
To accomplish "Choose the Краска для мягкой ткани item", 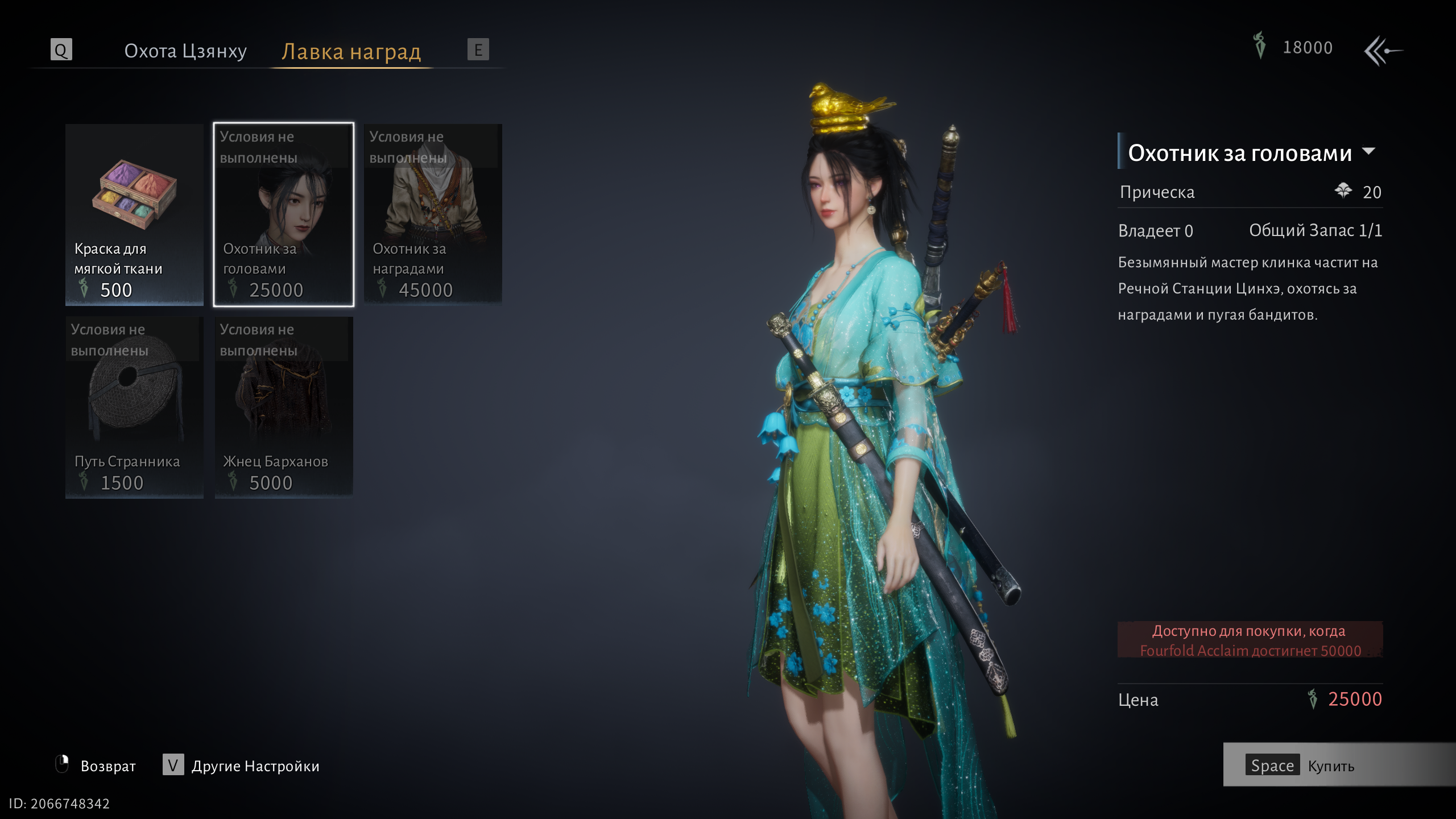I will pyautogui.click(x=134, y=214).
